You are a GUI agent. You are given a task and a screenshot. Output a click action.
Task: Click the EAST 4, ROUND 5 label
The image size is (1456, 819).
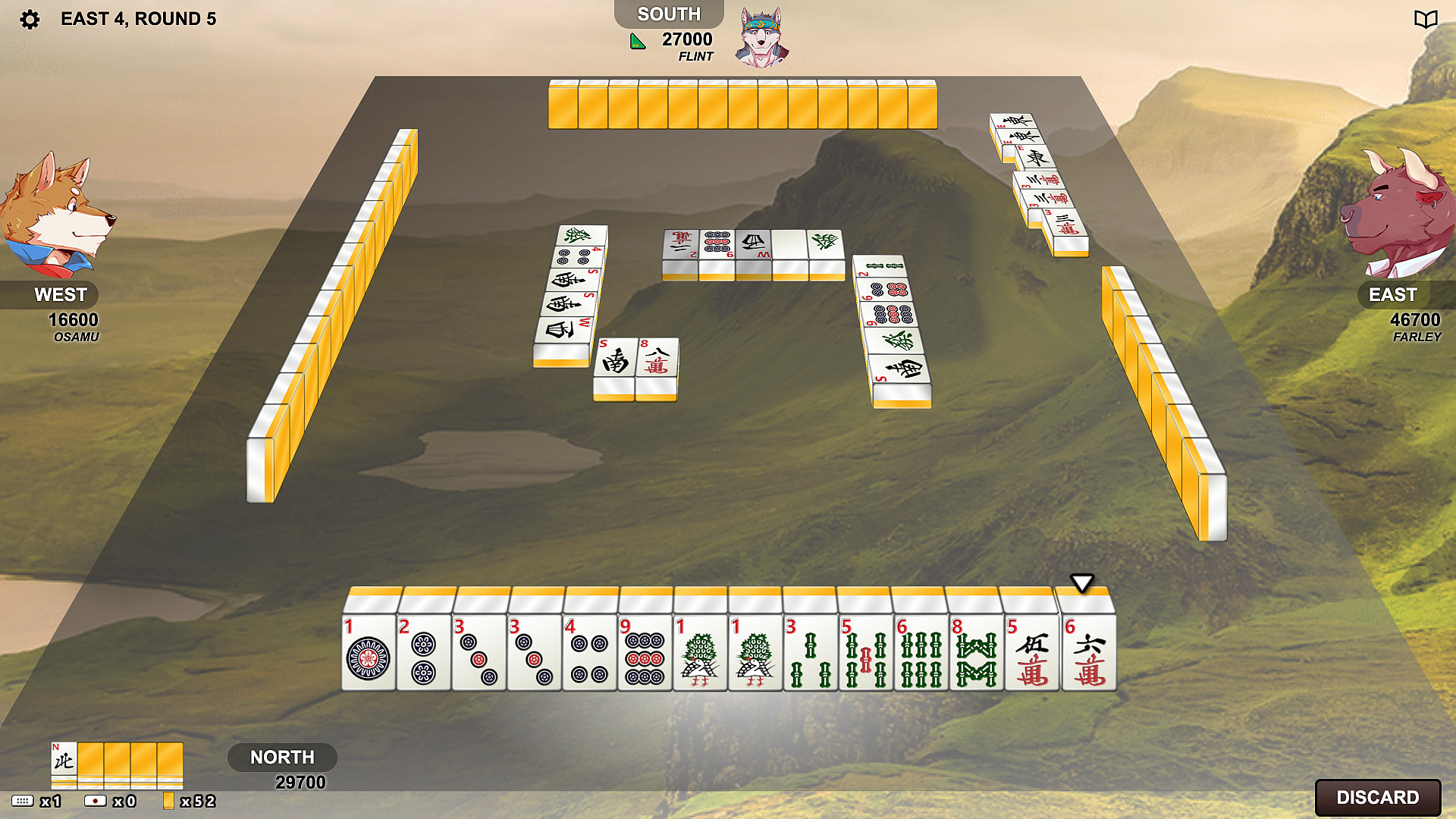point(138,19)
